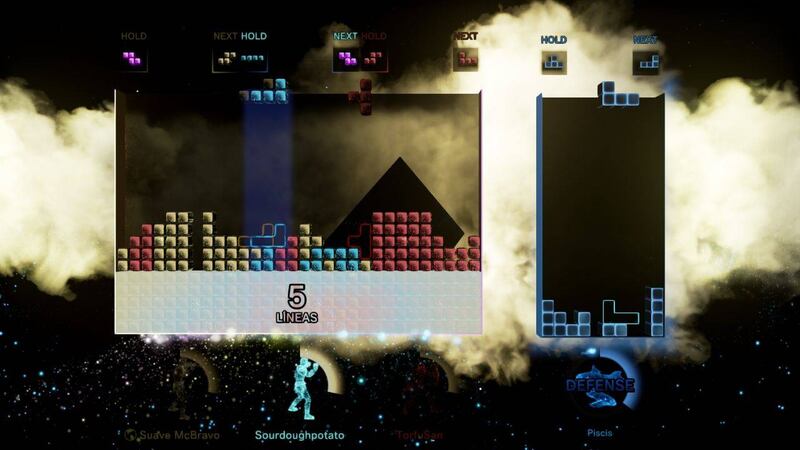This screenshot has width=800, height=450.
Task: Choose the yellow NEXT piece preview
Action: [x=228, y=59]
